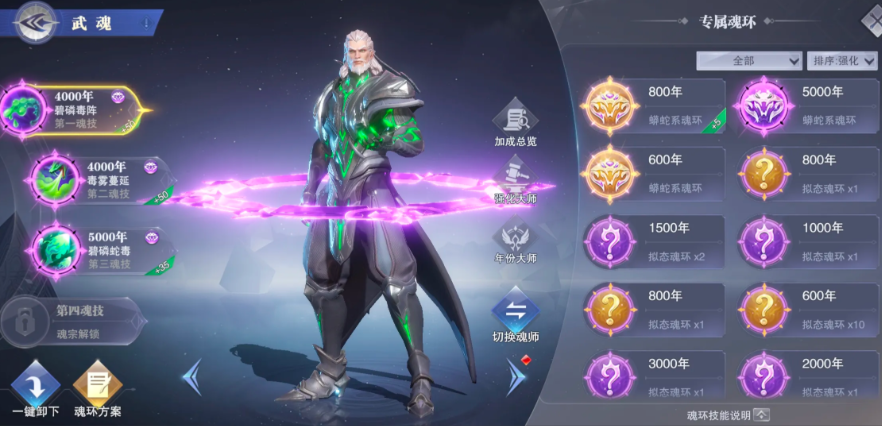The width and height of the screenshot is (882, 426).
Task: Open the 强化大师 menu
Action: (x=515, y=185)
